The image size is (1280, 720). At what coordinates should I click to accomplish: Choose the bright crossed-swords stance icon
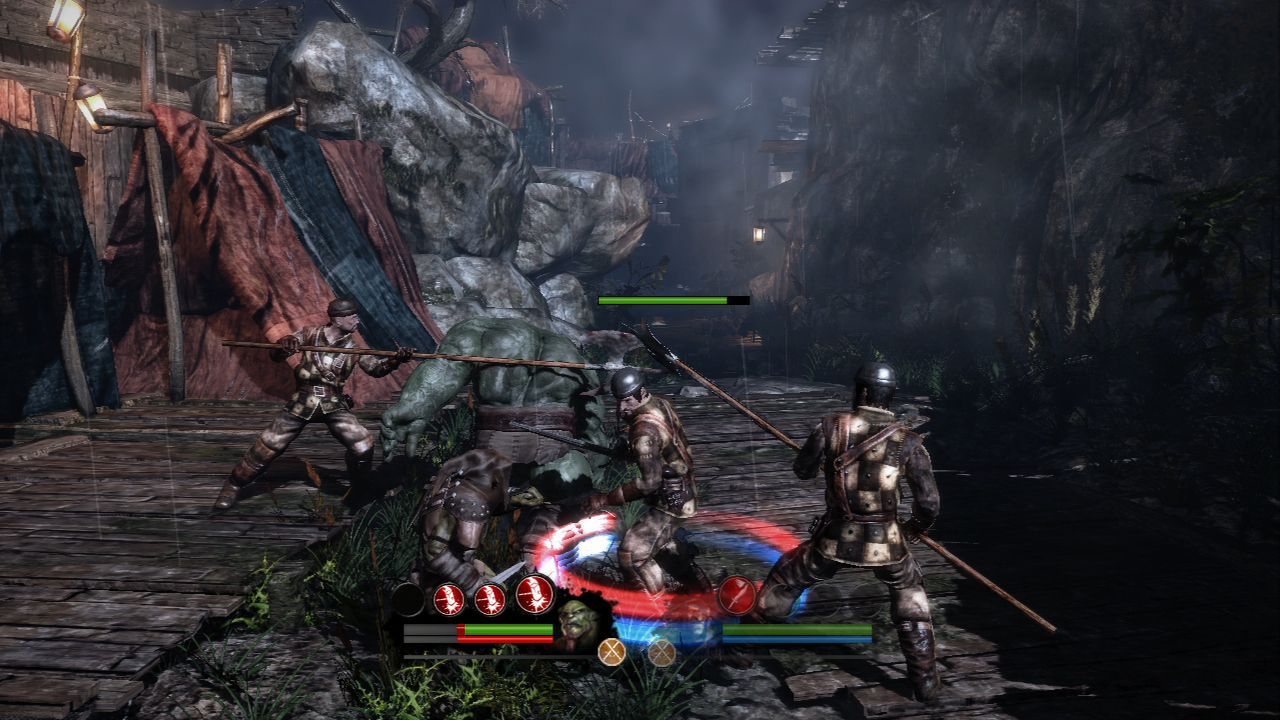click(x=611, y=652)
